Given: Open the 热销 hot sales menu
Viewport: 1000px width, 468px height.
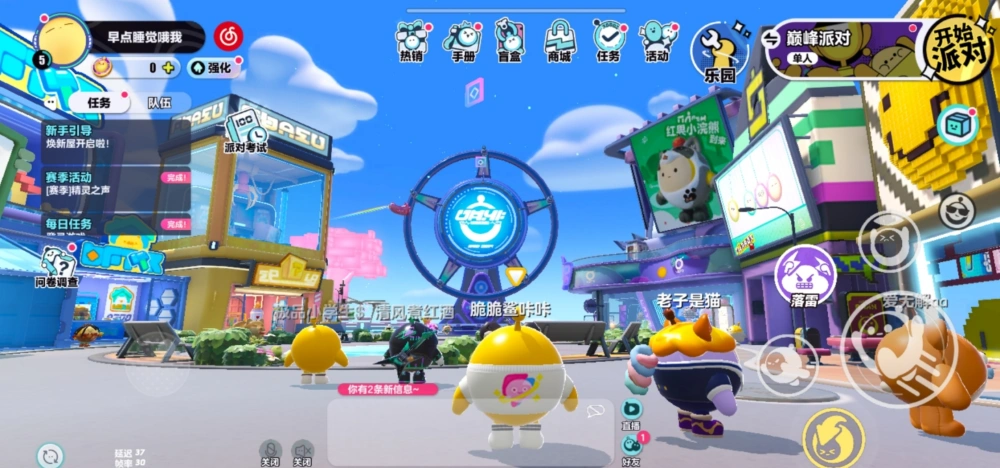Looking at the screenshot, I should click(412, 40).
